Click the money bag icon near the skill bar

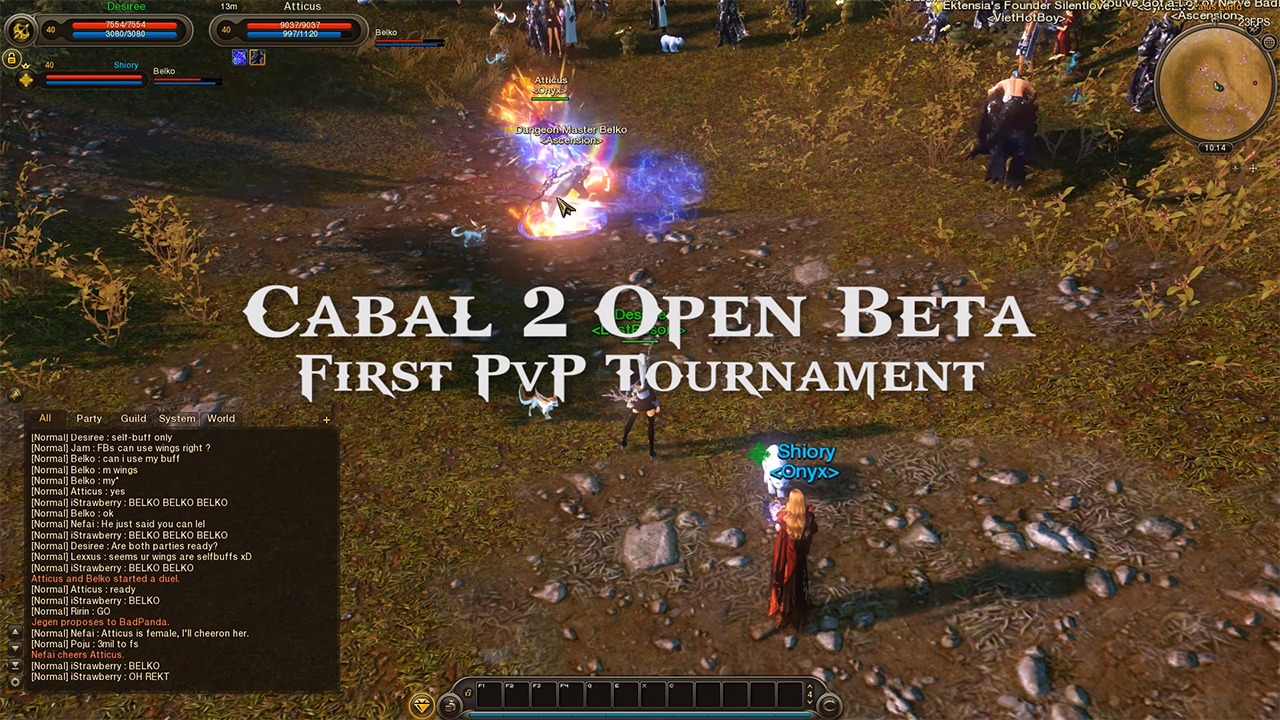pos(450,704)
